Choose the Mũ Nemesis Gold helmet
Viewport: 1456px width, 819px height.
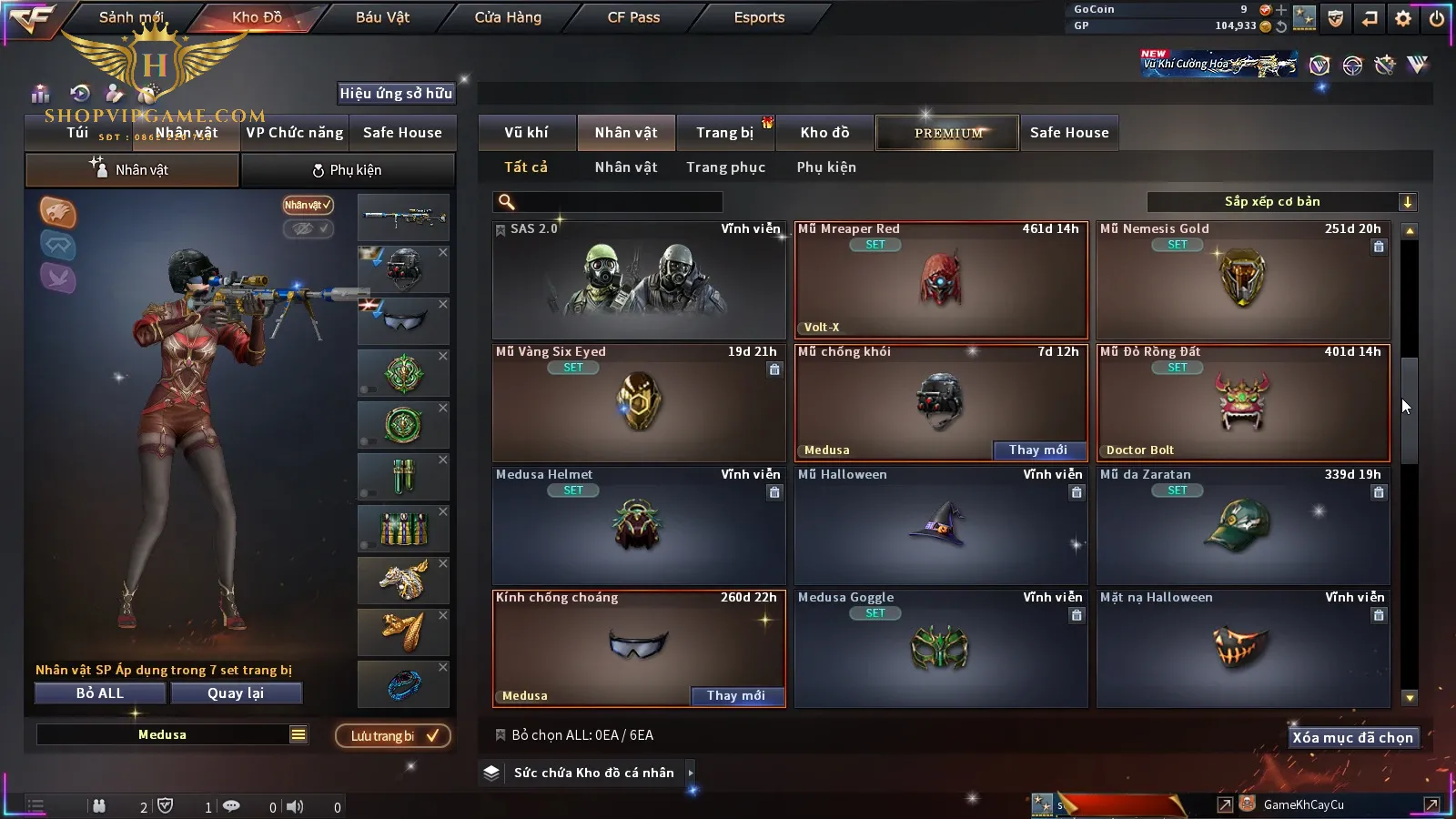click(x=1242, y=281)
